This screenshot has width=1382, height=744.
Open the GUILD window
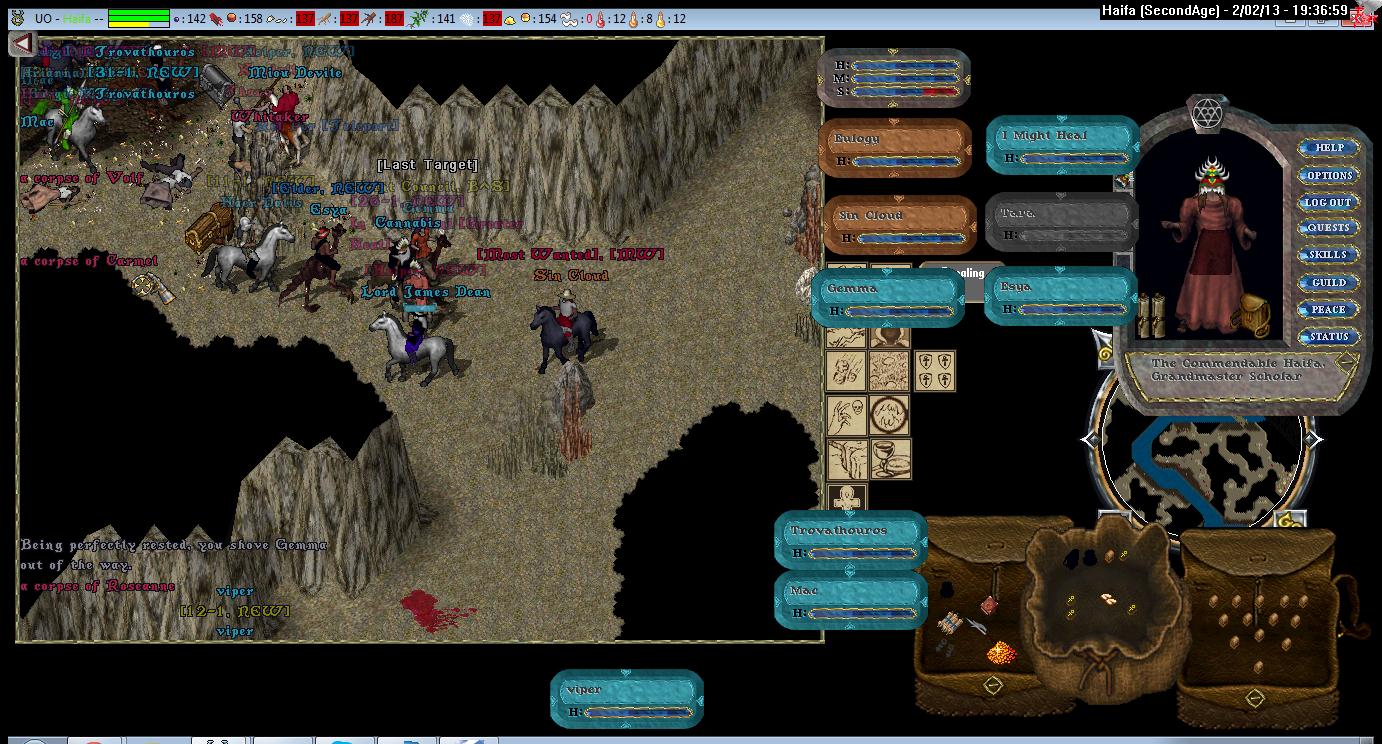[1329, 283]
